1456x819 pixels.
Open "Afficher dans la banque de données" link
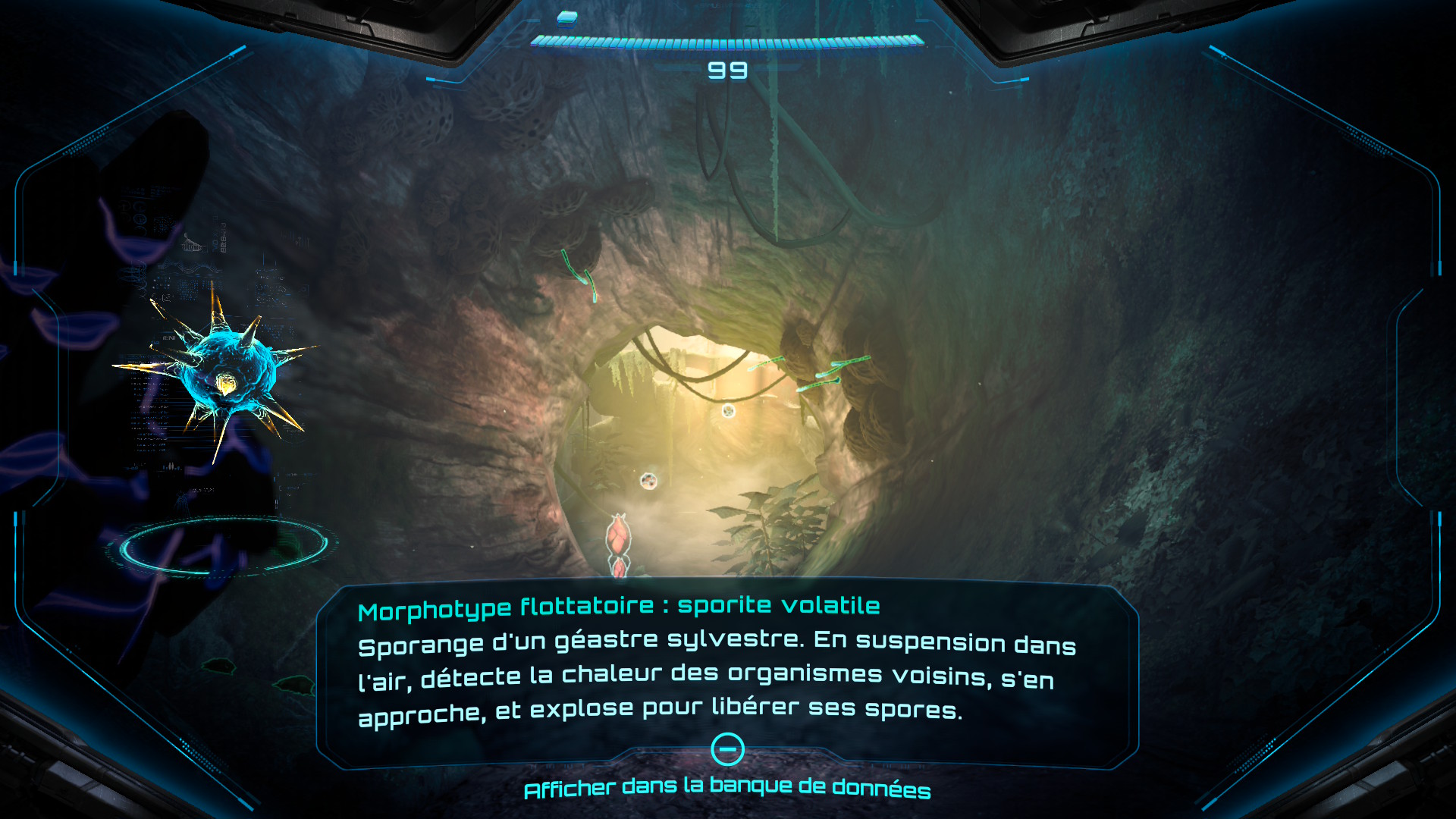pos(726,789)
